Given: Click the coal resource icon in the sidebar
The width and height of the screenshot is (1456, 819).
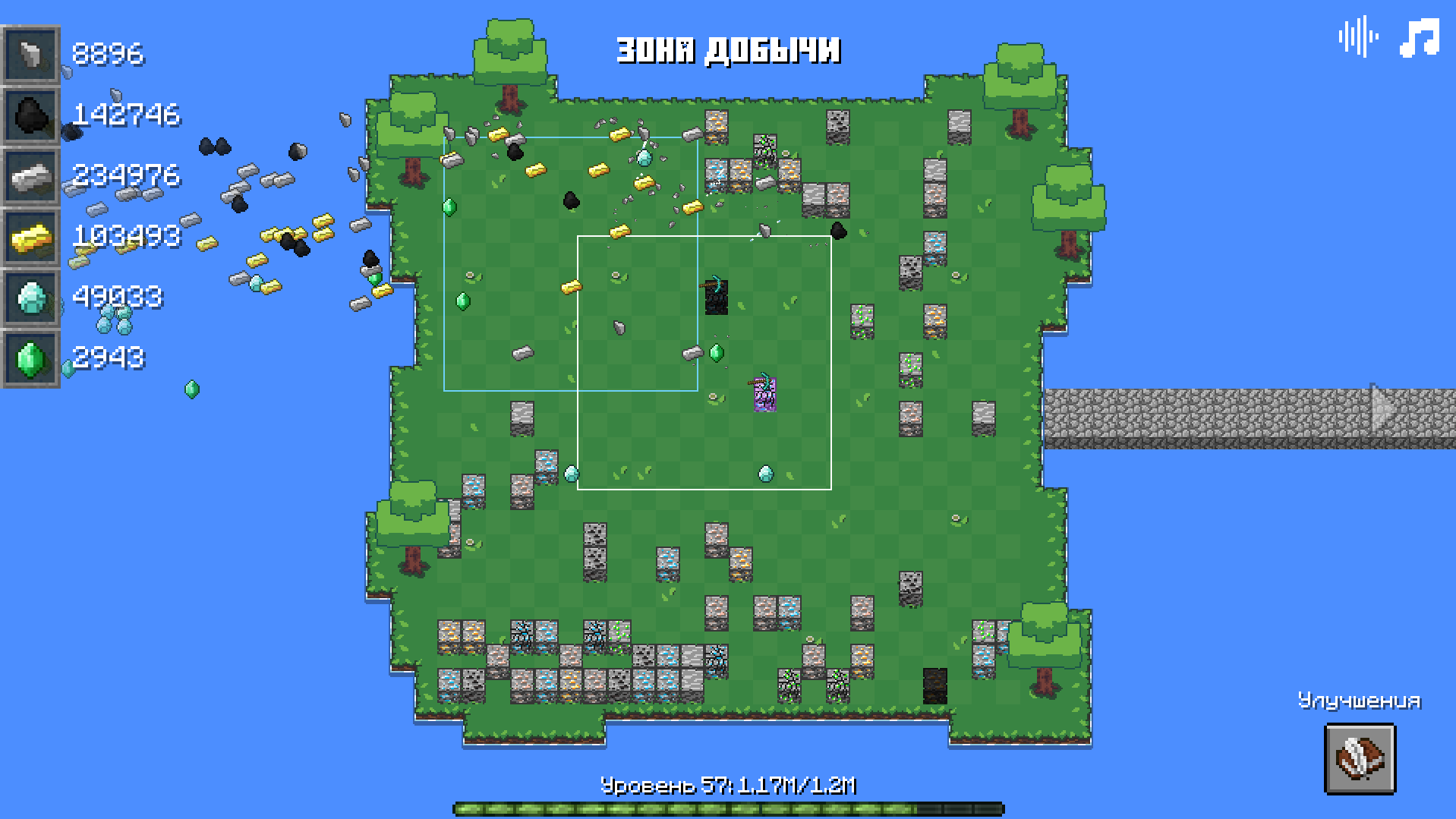Looking at the screenshot, I should coord(30,115).
